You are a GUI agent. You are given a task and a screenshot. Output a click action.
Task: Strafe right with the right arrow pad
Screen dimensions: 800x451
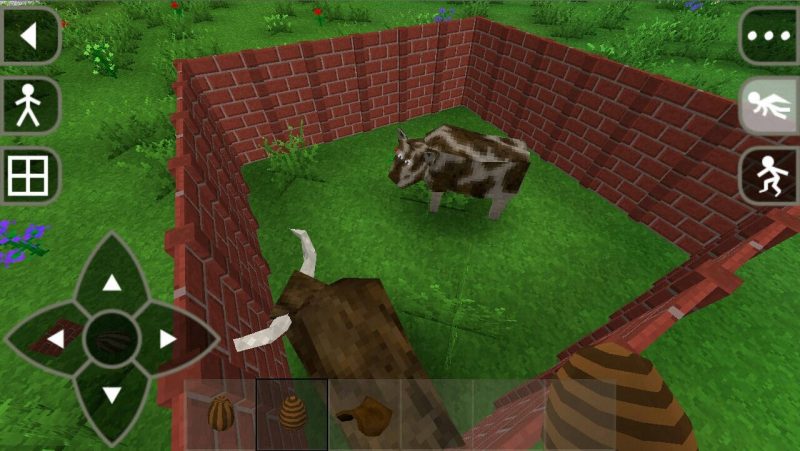pyautogui.click(x=167, y=339)
